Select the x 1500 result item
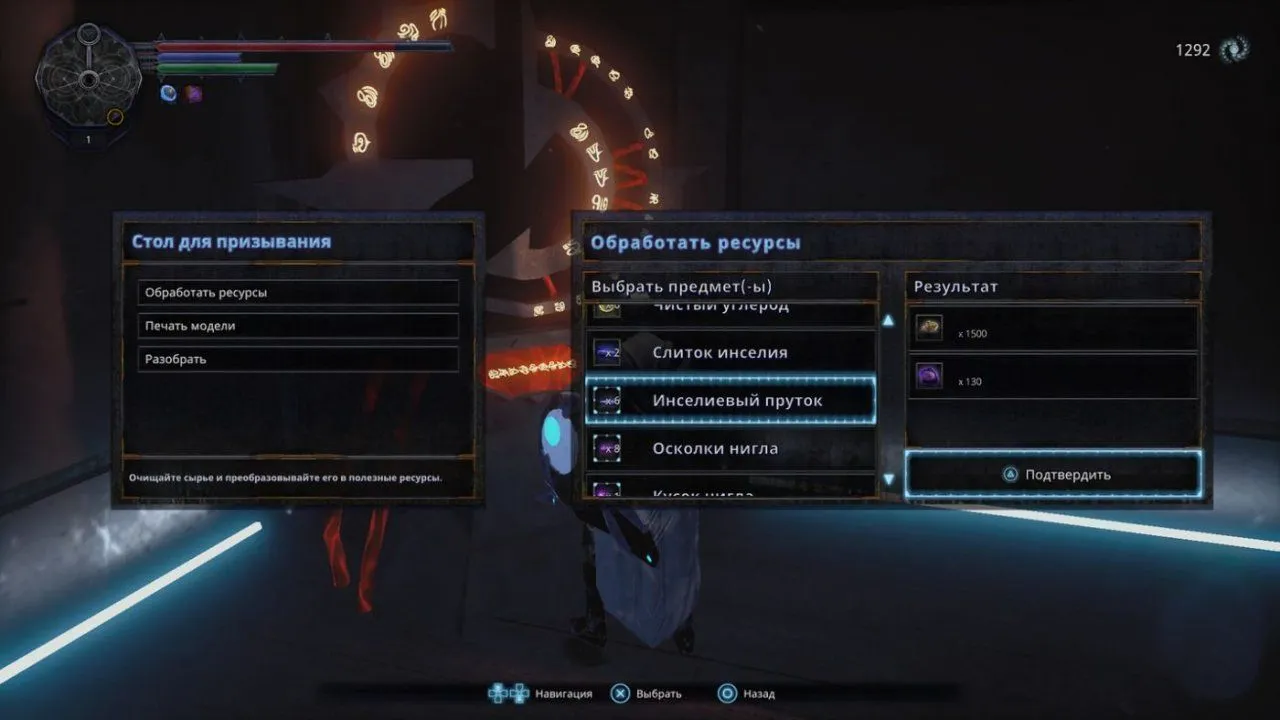Image resolution: width=1280 pixels, height=720 pixels. pyautogui.click(x=1050, y=330)
